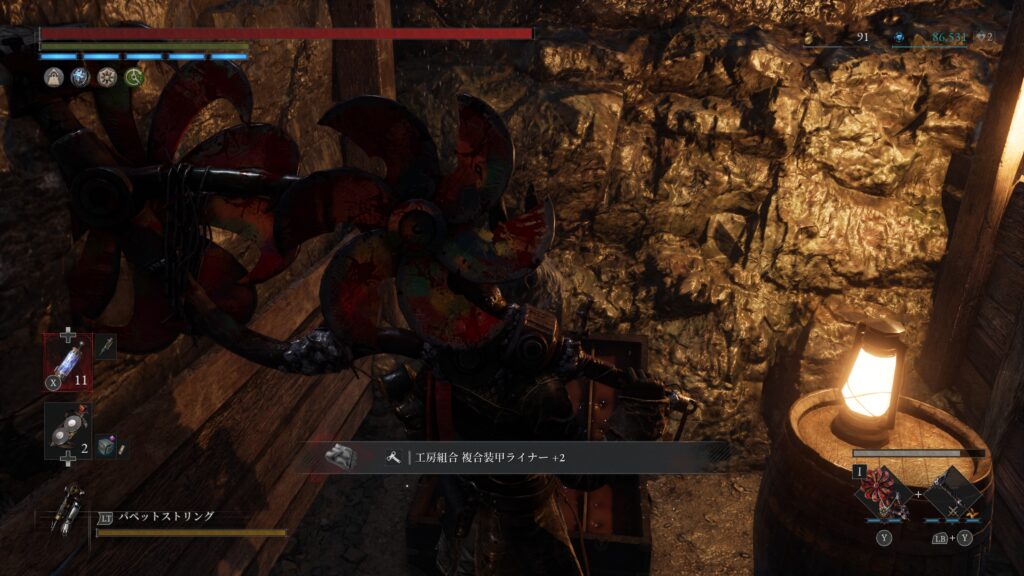Select the handle fable art diamond slot
Image resolution: width=1024 pixels, height=576 pixels.
951,493
